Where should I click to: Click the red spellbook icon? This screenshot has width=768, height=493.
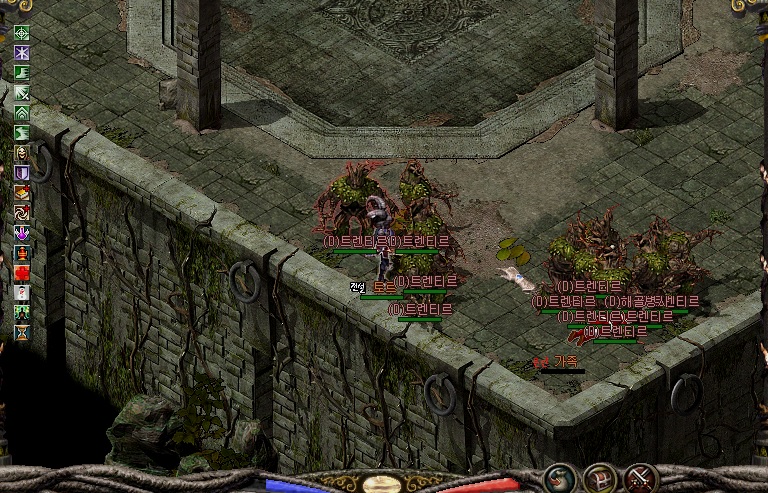(21, 193)
